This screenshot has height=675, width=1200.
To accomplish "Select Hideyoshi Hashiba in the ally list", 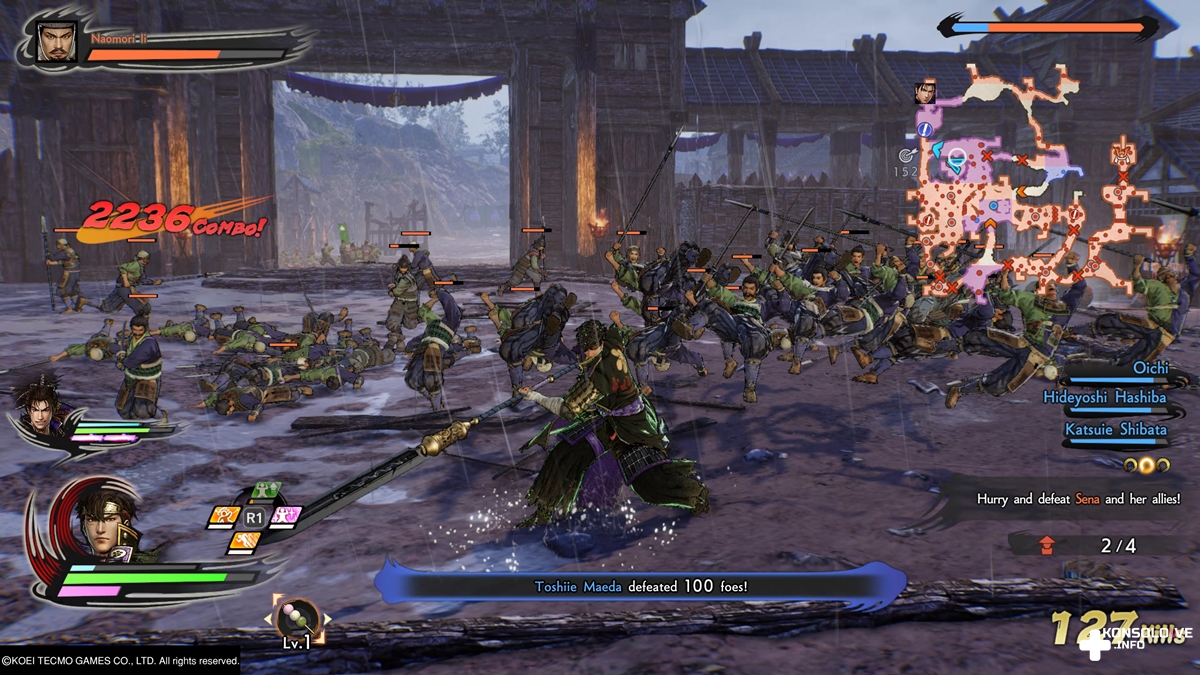I will [x=1105, y=398].
